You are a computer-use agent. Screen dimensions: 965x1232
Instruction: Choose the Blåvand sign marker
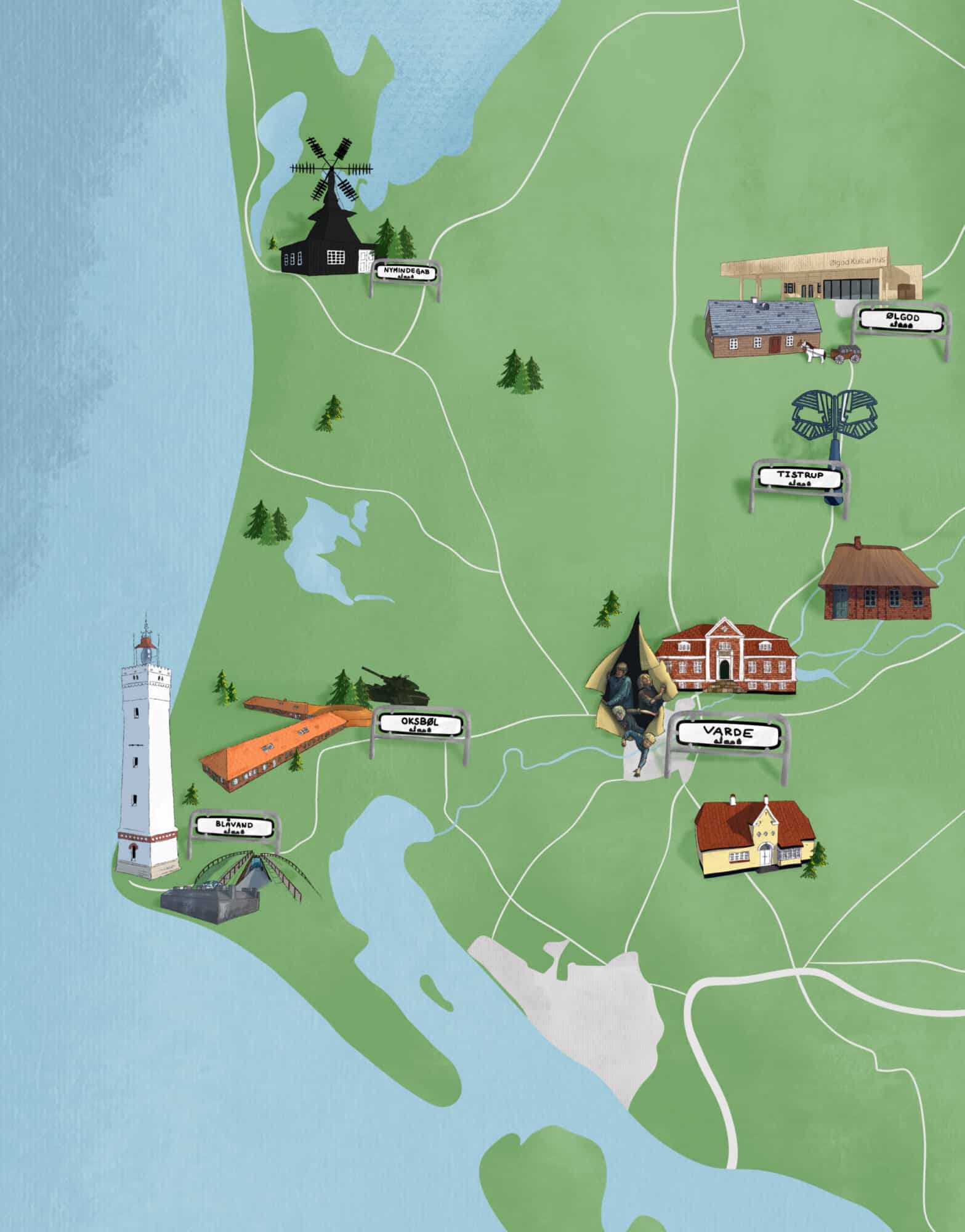(234, 827)
